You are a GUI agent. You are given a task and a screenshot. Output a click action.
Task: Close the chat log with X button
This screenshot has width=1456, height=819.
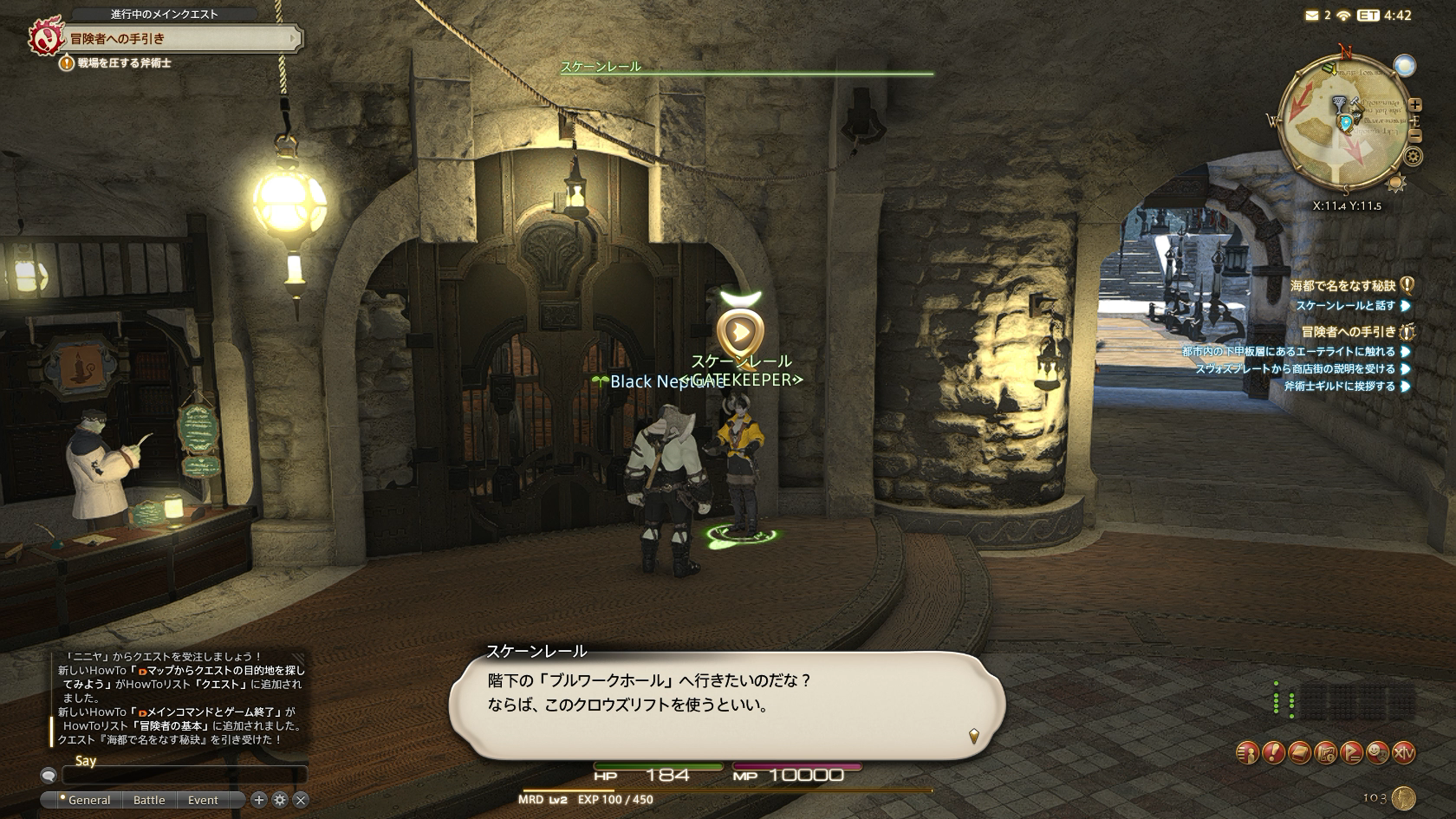click(301, 800)
